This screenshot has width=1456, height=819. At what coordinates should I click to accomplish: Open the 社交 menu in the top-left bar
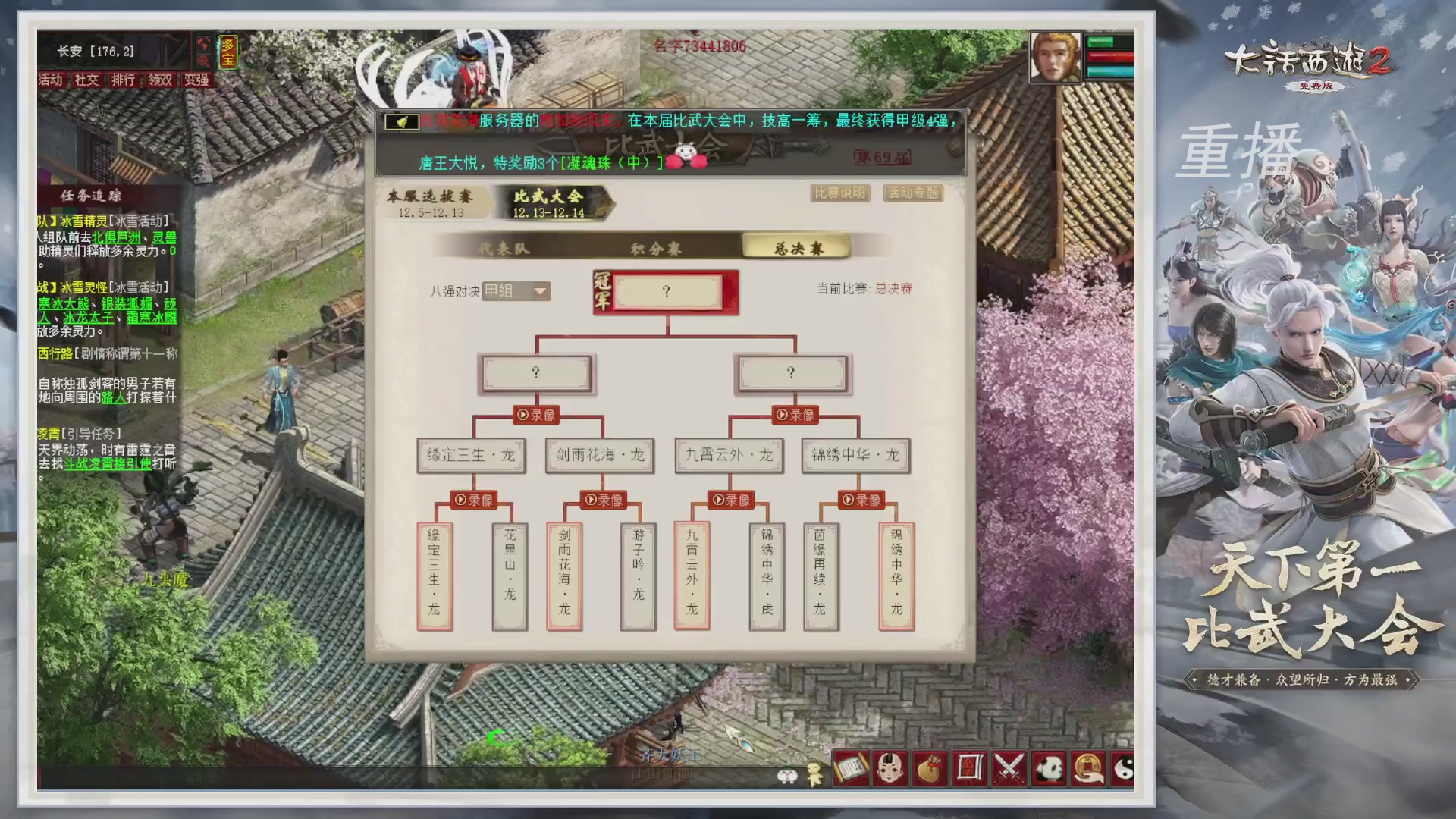click(x=86, y=80)
